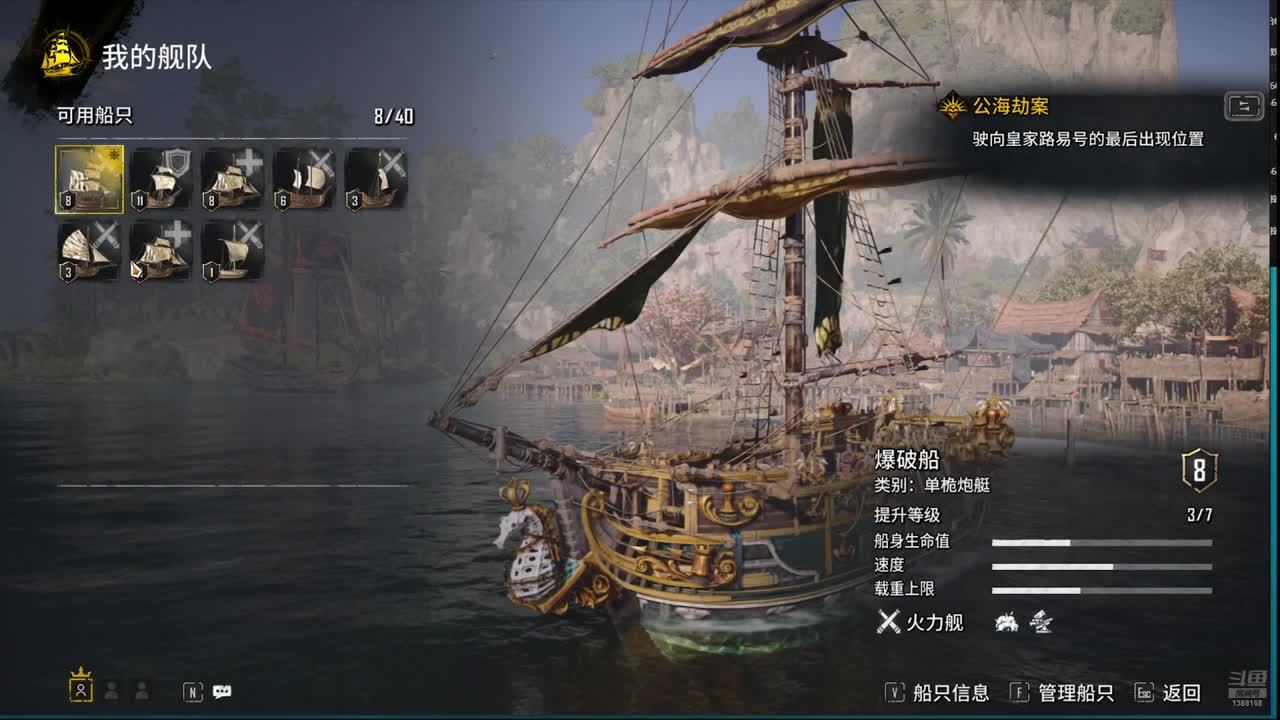The image size is (1280, 720).
Task: Click the 我的舰队 fleet ship emblem
Action: point(65,55)
